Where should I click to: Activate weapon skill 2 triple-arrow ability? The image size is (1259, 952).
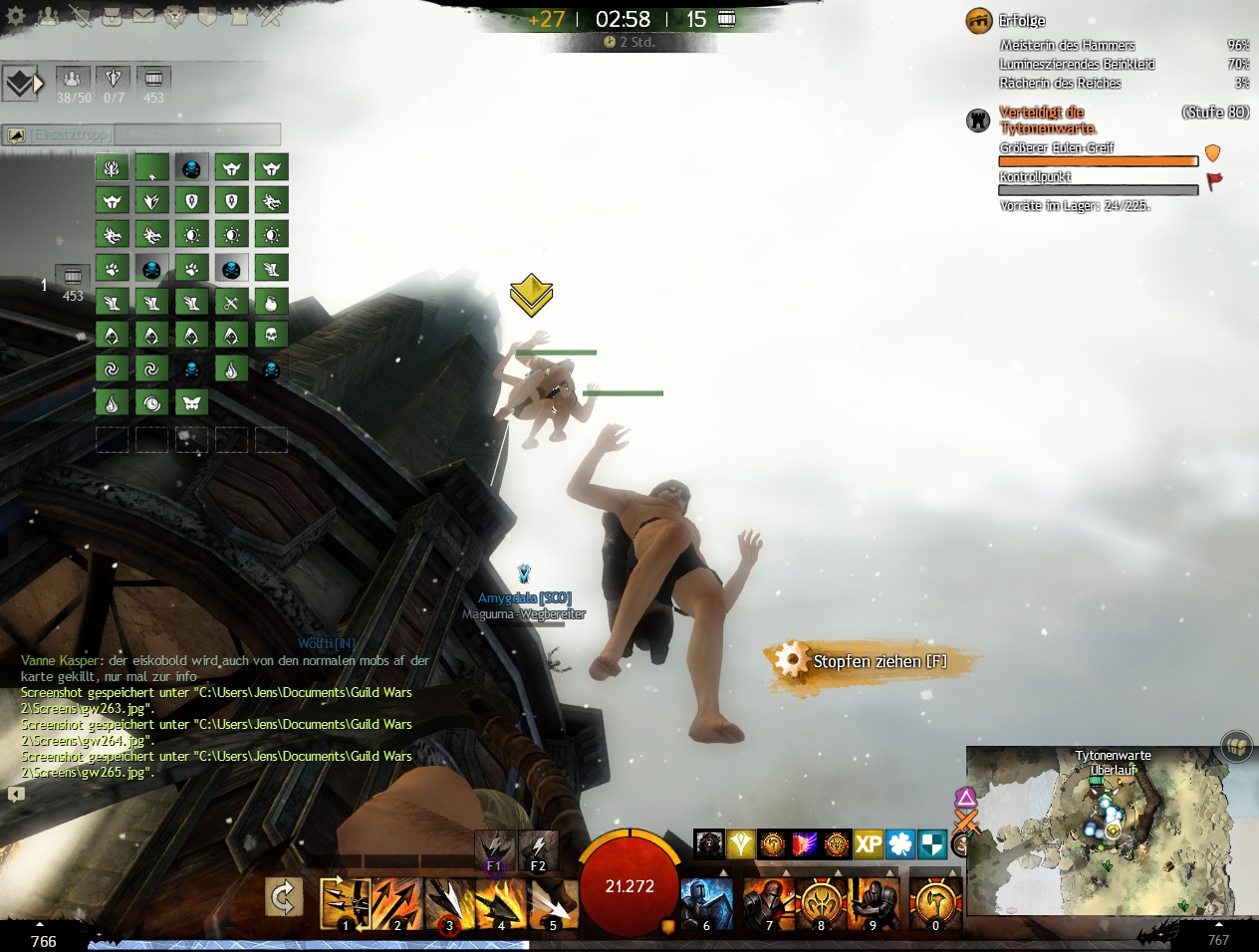coord(397,903)
